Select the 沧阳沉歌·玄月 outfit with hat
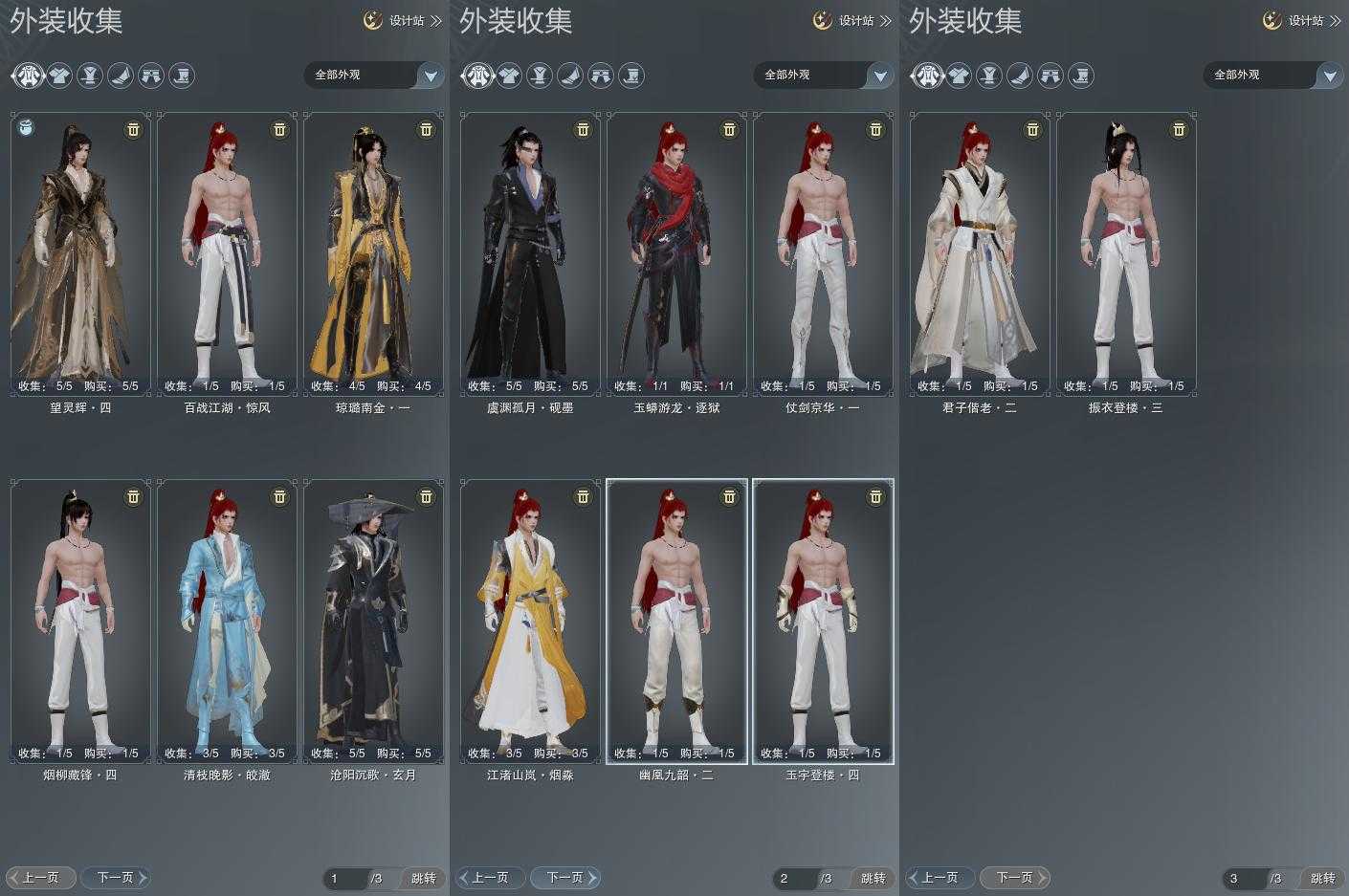The width and height of the screenshot is (1349, 896). tap(373, 622)
